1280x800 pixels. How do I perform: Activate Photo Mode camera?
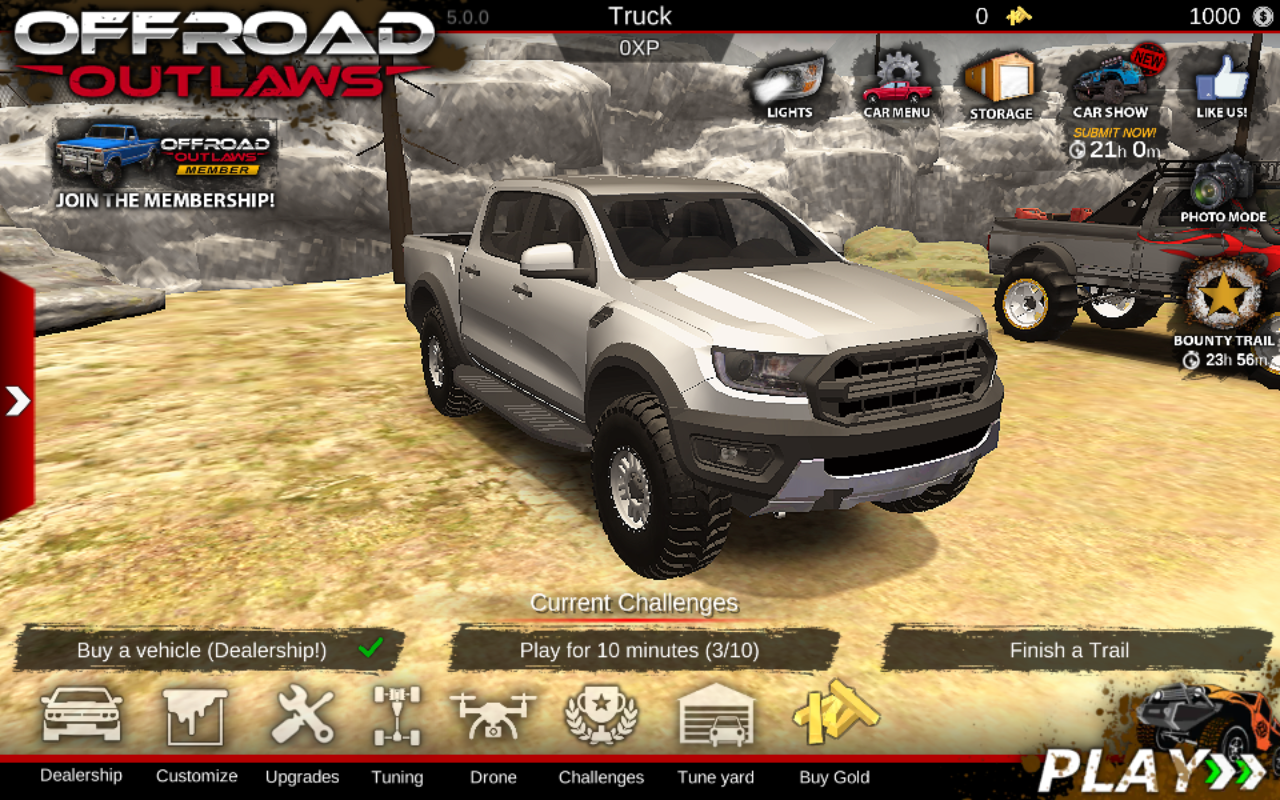[1223, 190]
